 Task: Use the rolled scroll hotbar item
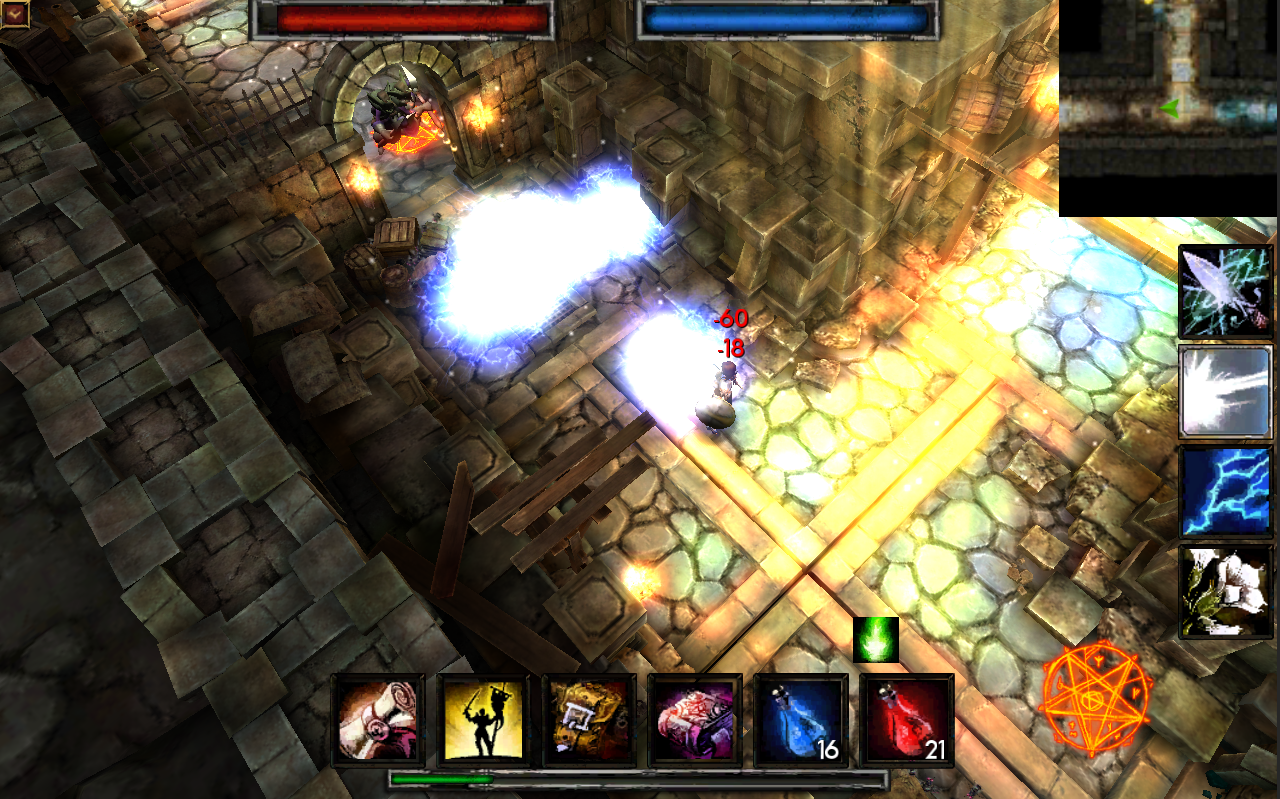click(x=378, y=720)
